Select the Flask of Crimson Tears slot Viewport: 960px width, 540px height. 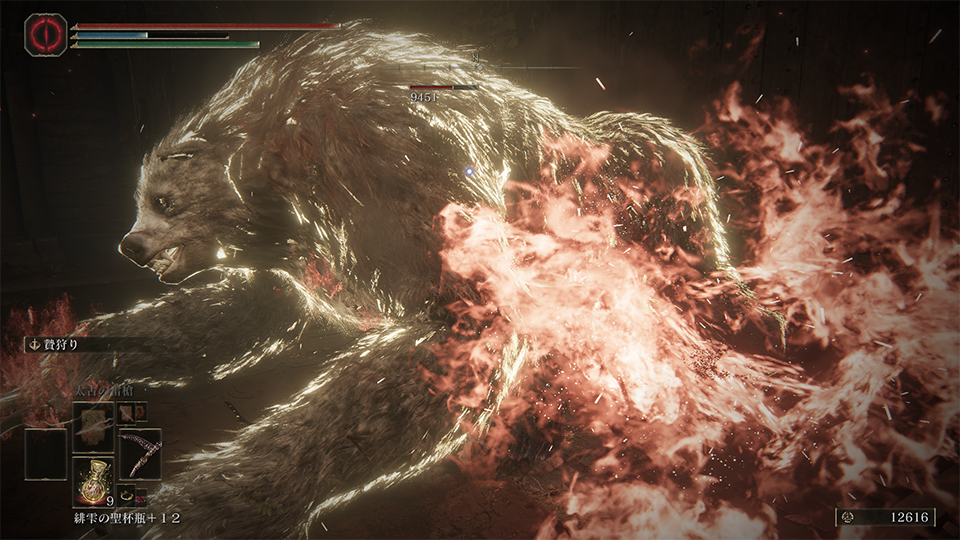click(92, 476)
